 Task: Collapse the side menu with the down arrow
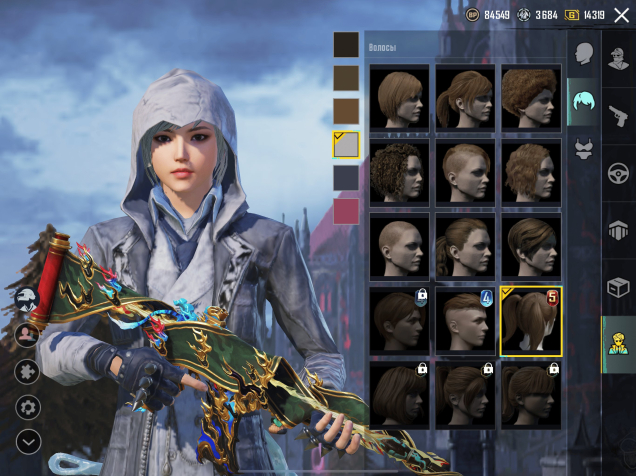pyautogui.click(x=27, y=440)
